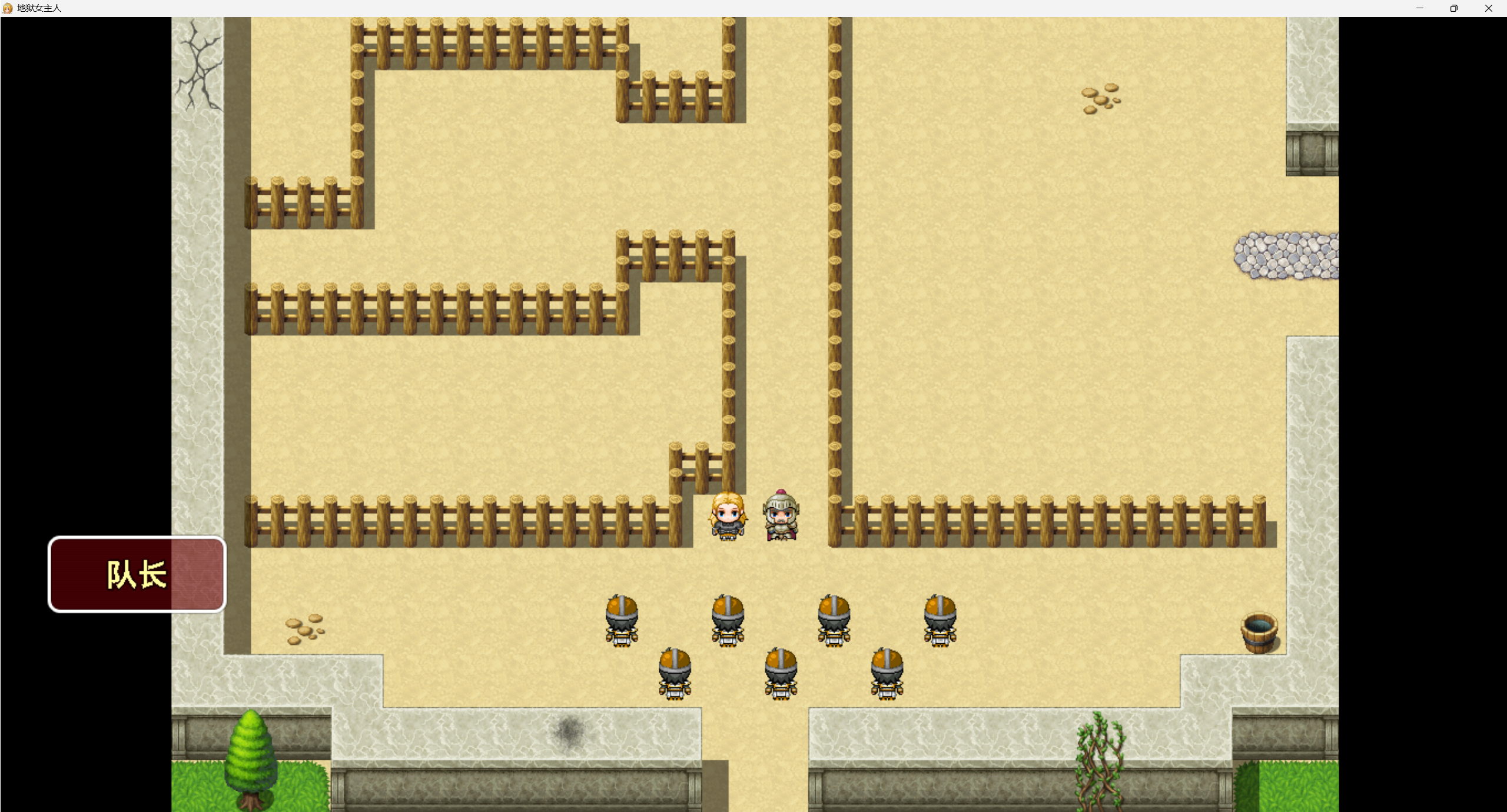Select the armored knight beside the heroine
Screen dimensions: 1507x812
click(781, 515)
